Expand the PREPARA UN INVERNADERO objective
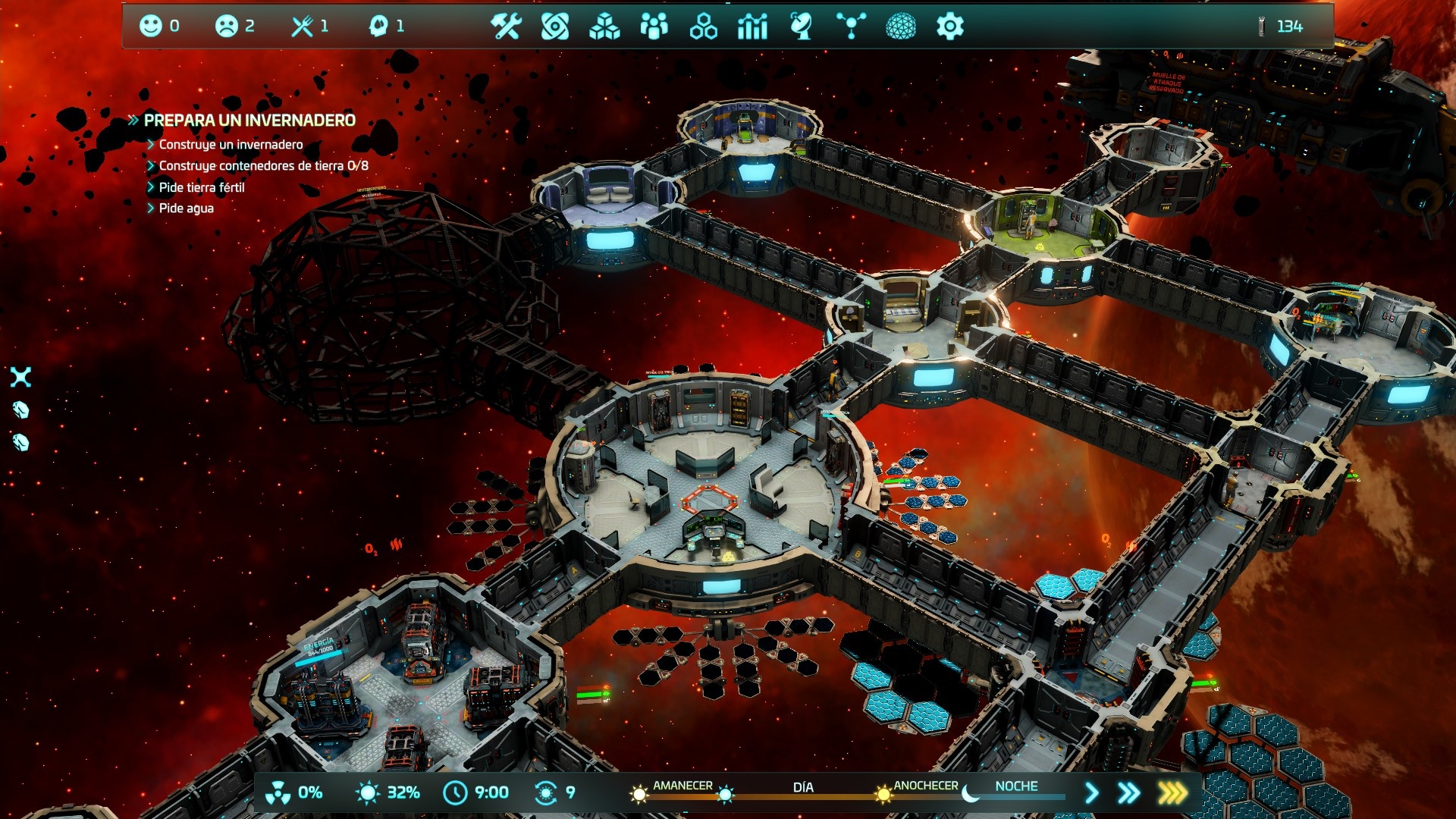Screen dimensions: 1456x819 133,118
